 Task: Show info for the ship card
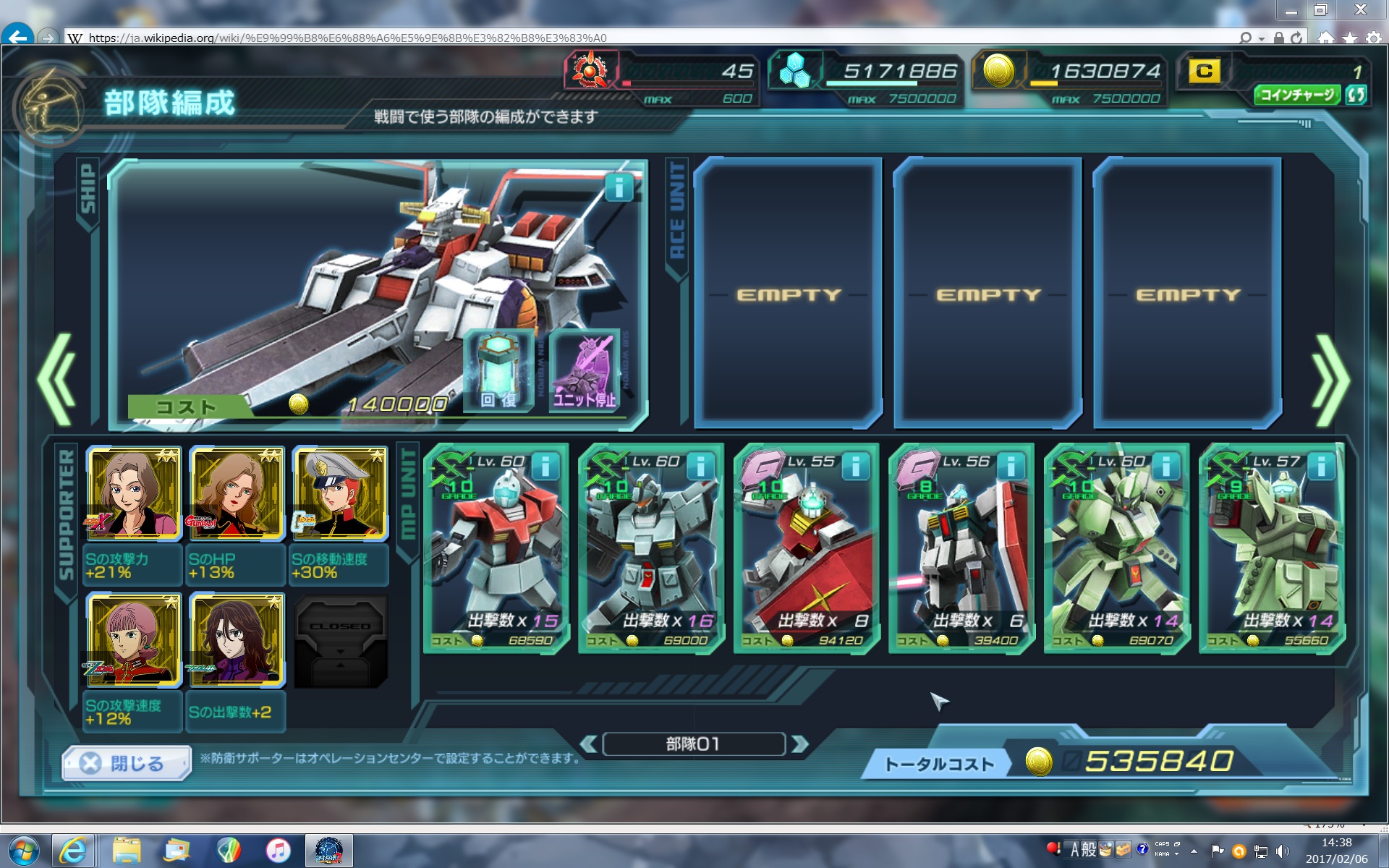coord(619,188)
